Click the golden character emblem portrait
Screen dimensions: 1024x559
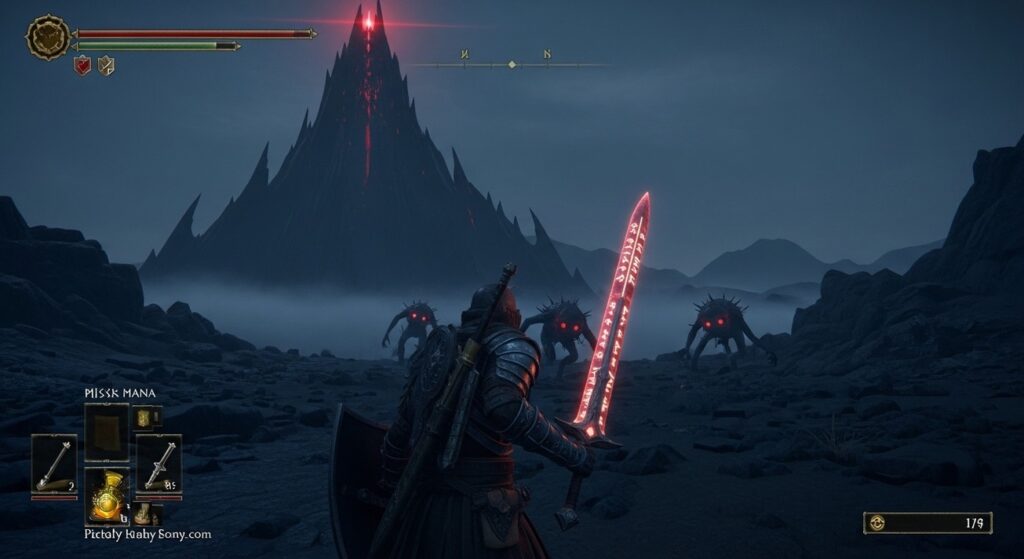pyautogui.click(x=47, y=38)
